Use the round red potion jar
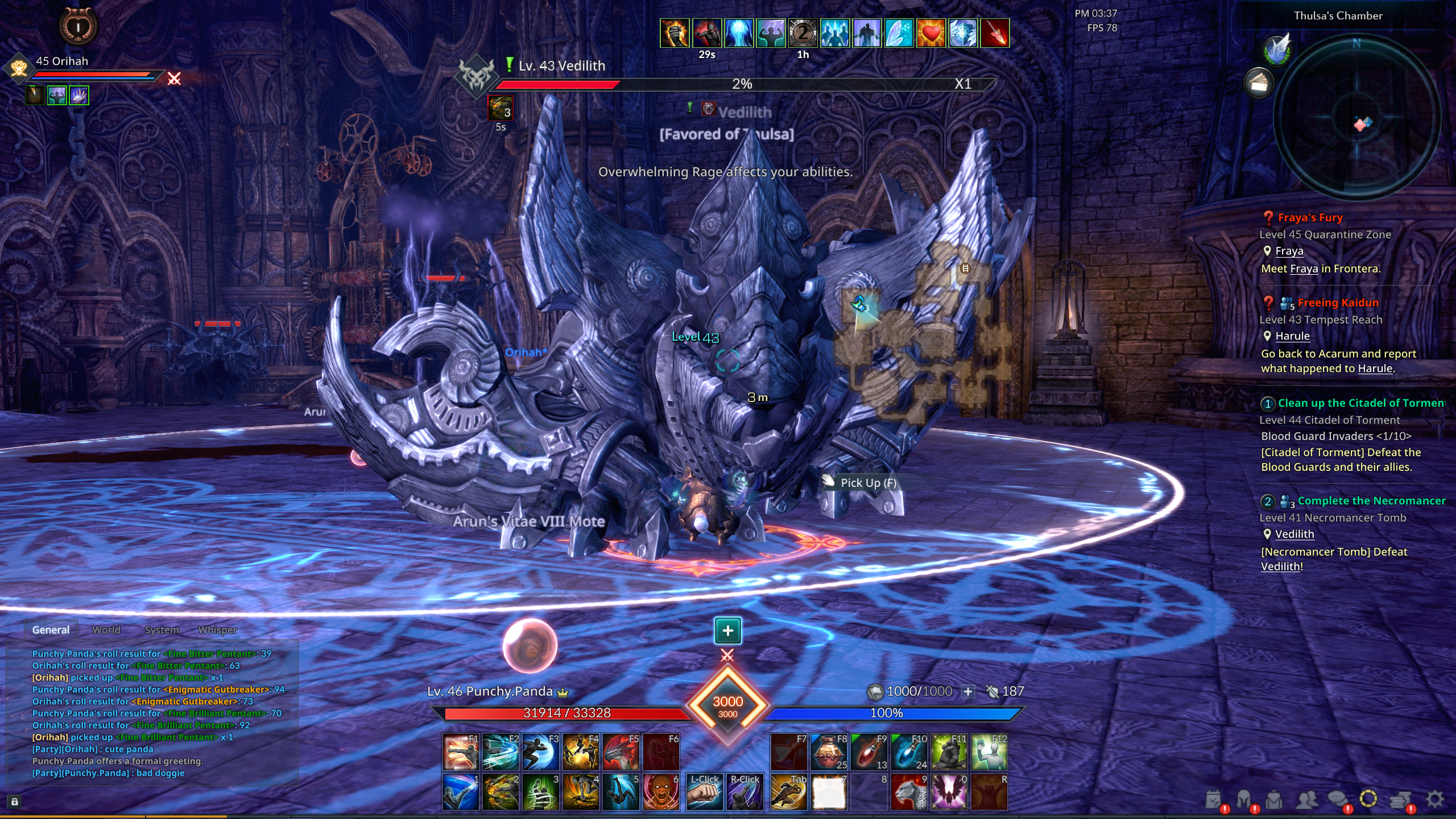The image size is (1456, 819). point(829,752)
